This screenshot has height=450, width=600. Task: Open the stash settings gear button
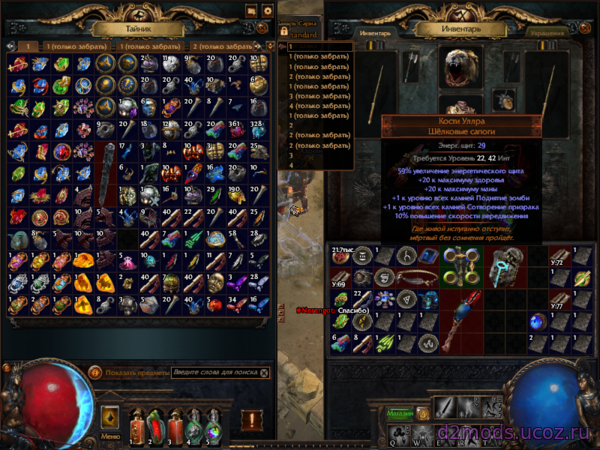[266, 11]
